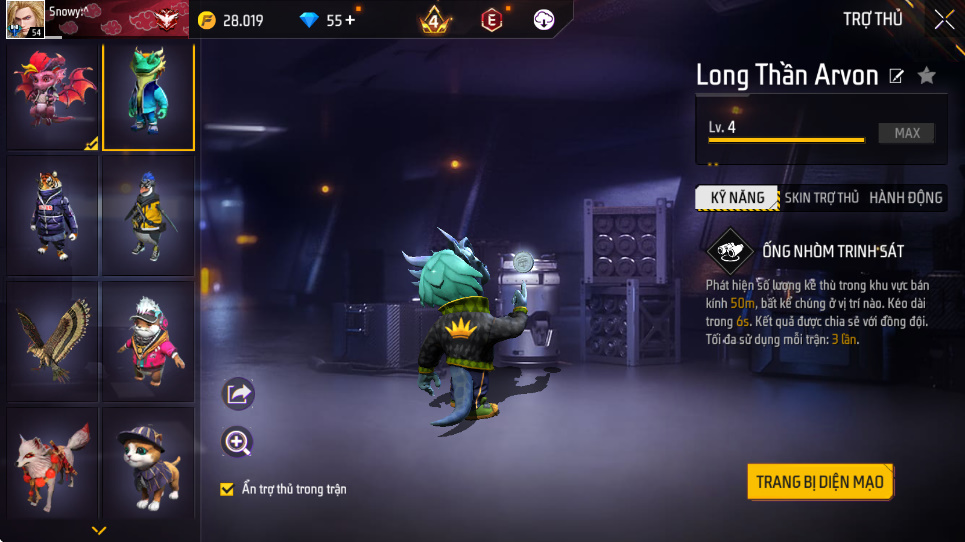Image resolution: width=965 pixels, height=542 pixels.
Task: Select the penguin pet in yellow-black outfit
Action: 148,216
